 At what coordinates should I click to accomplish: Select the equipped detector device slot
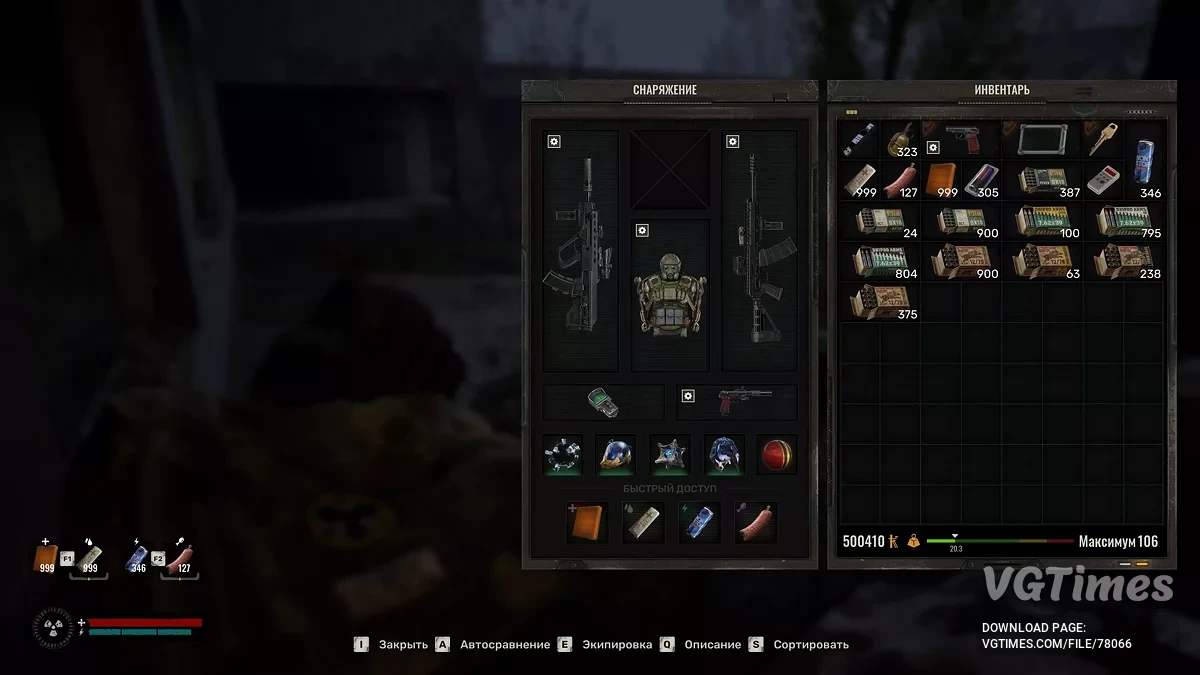tap(603, 402)
